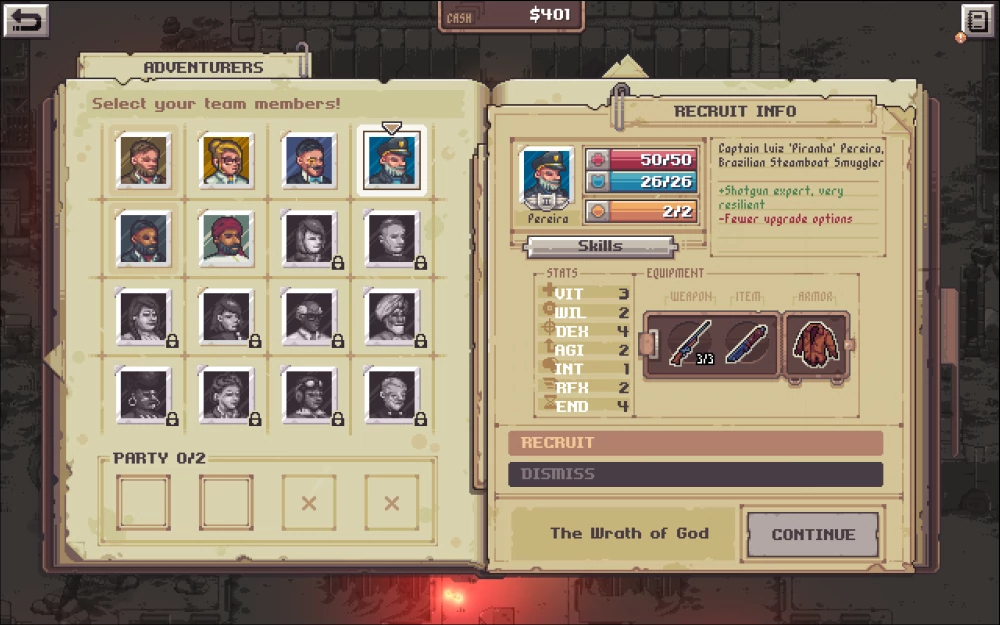Continue to The Wrath of God mission
The height and width of the screenshot is (625, 1000).
coord(812,534)
